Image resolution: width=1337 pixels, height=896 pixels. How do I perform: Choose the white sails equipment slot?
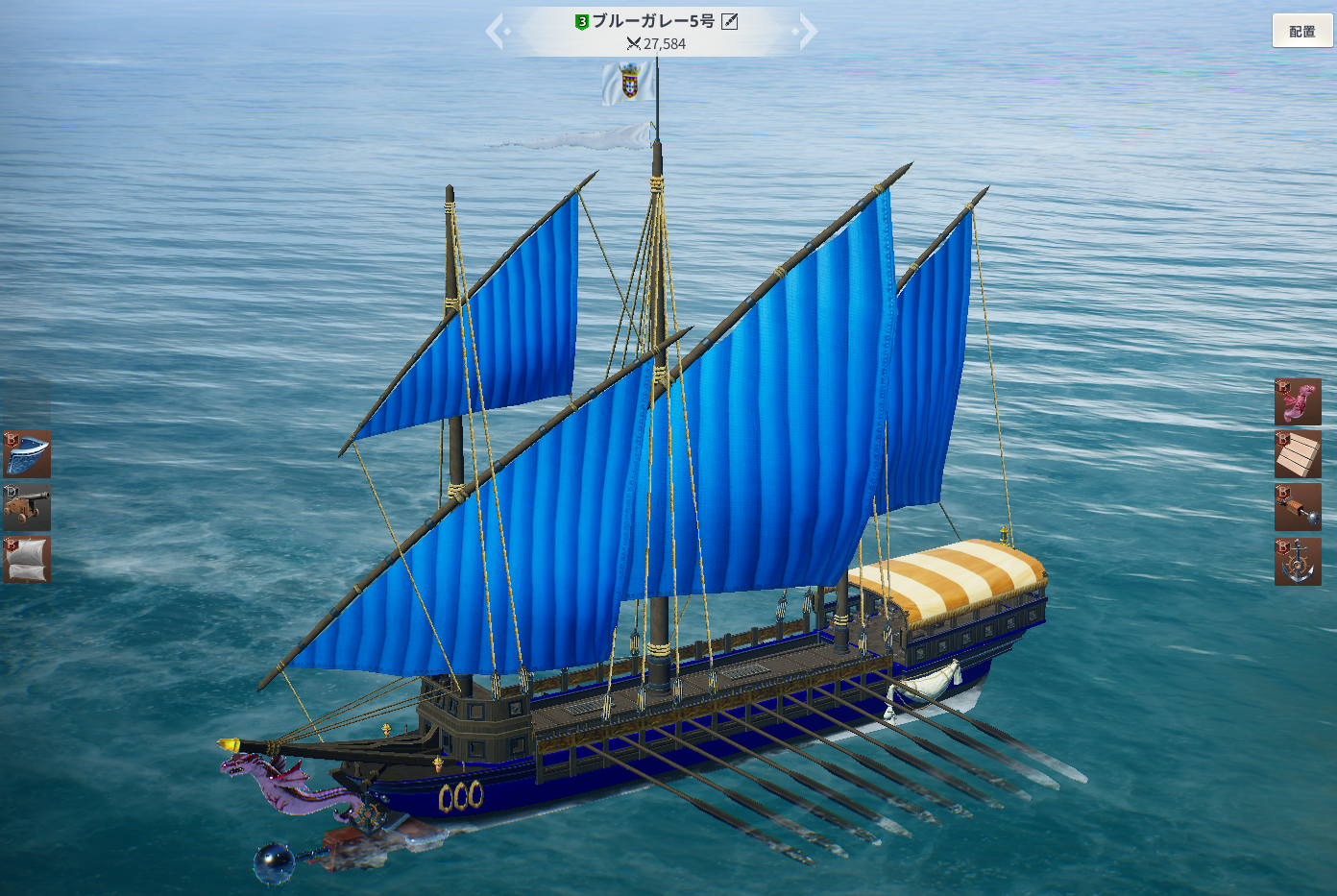[27, 560]
